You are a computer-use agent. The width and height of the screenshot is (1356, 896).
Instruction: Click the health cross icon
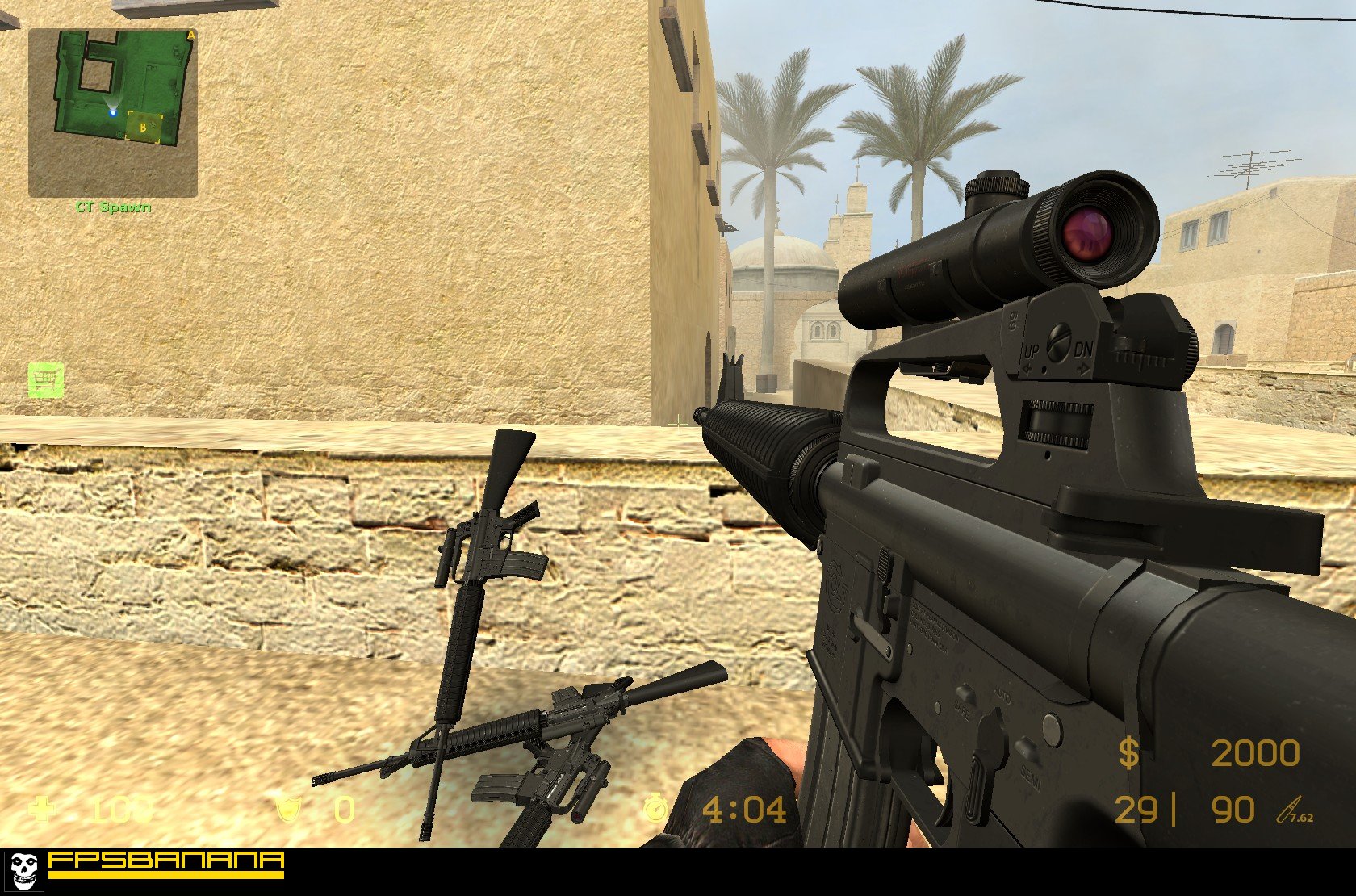coord(42,808)
